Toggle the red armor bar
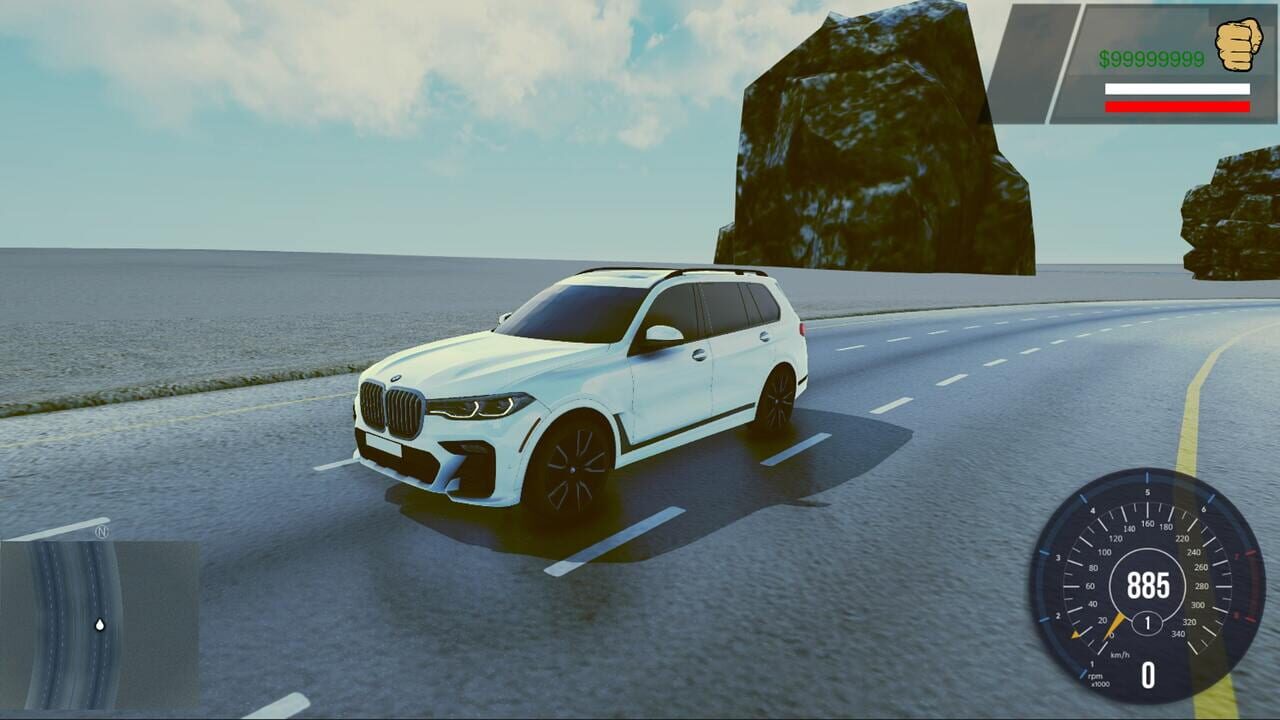This screenshot has height=720, width=1280. click(x=1178, y=107)
